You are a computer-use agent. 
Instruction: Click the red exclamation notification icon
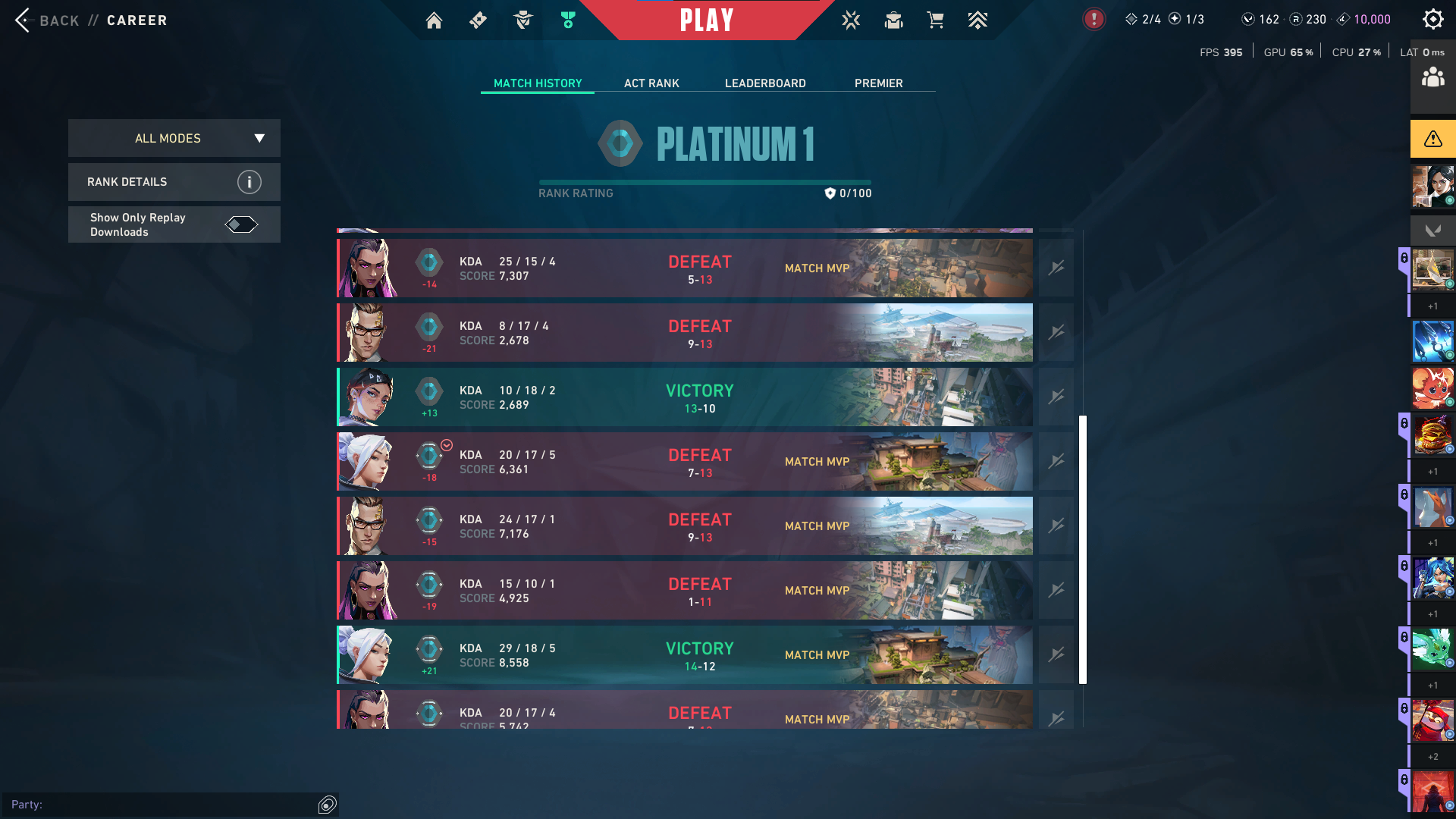(x=1094, y=20)
